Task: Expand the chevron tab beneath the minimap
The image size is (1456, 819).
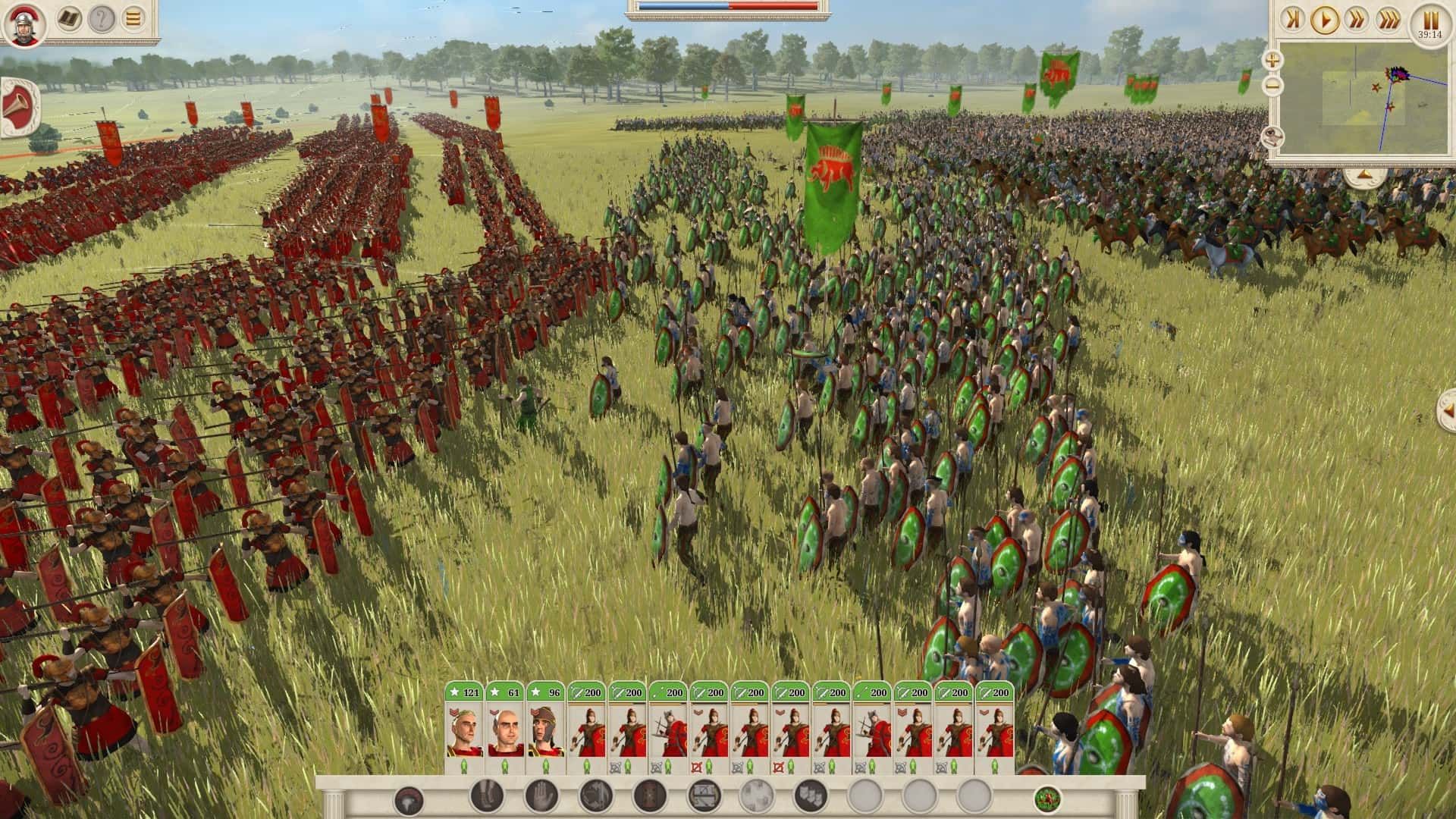Action: [1363, 174]
